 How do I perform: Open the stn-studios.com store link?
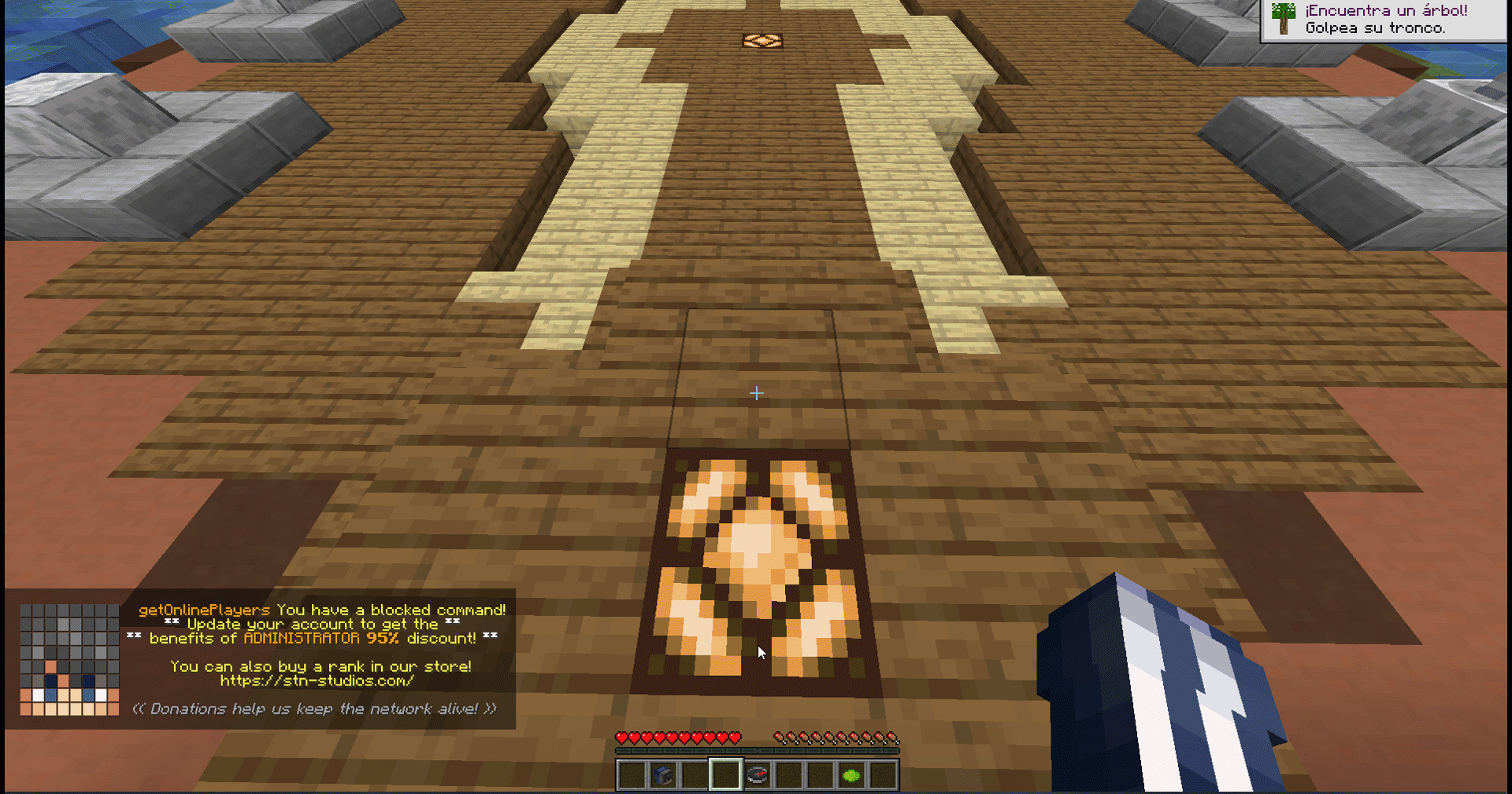317,681
